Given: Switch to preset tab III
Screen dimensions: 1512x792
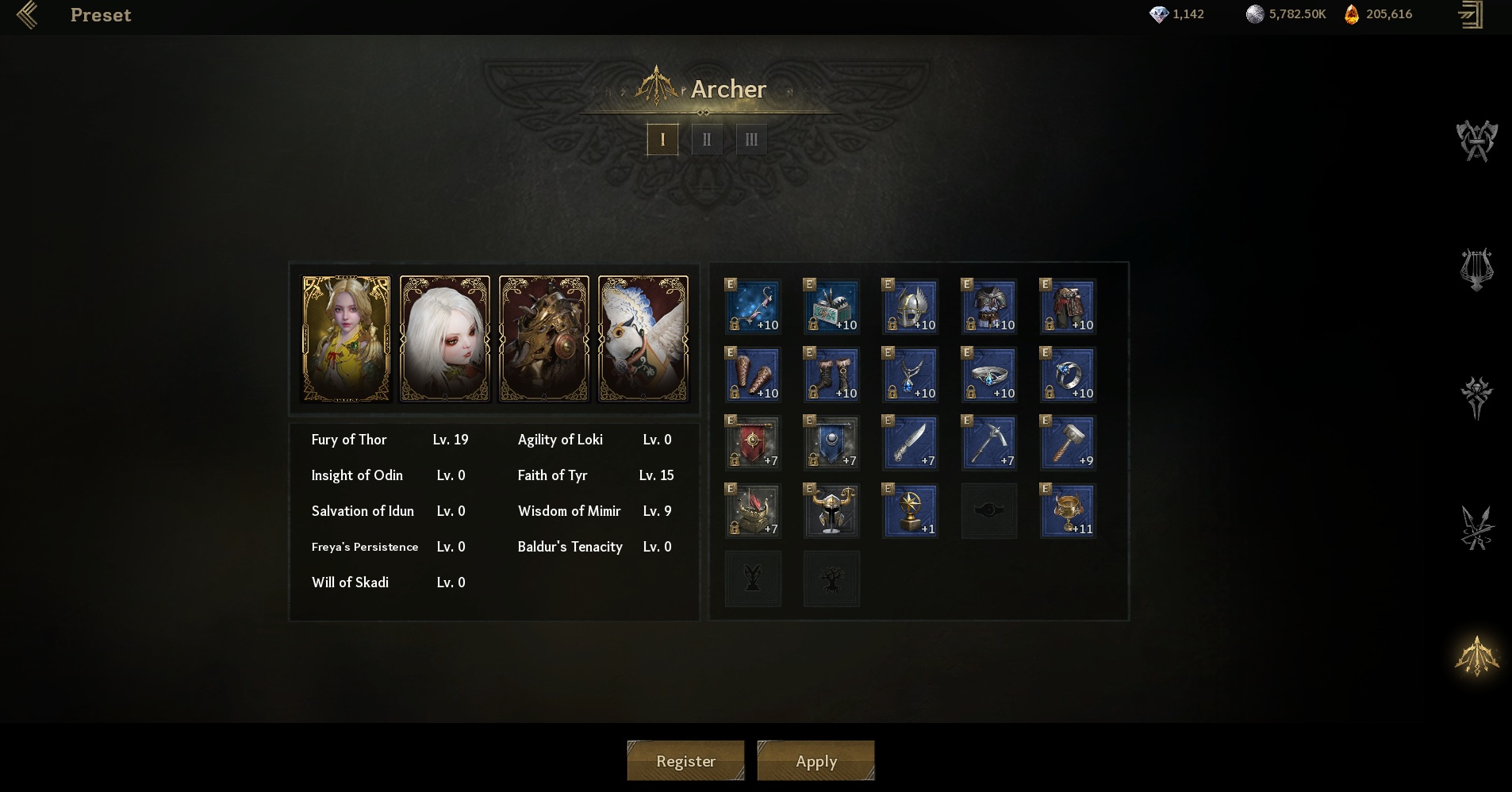Looking at the screenshot, I should tap(750, 140).
